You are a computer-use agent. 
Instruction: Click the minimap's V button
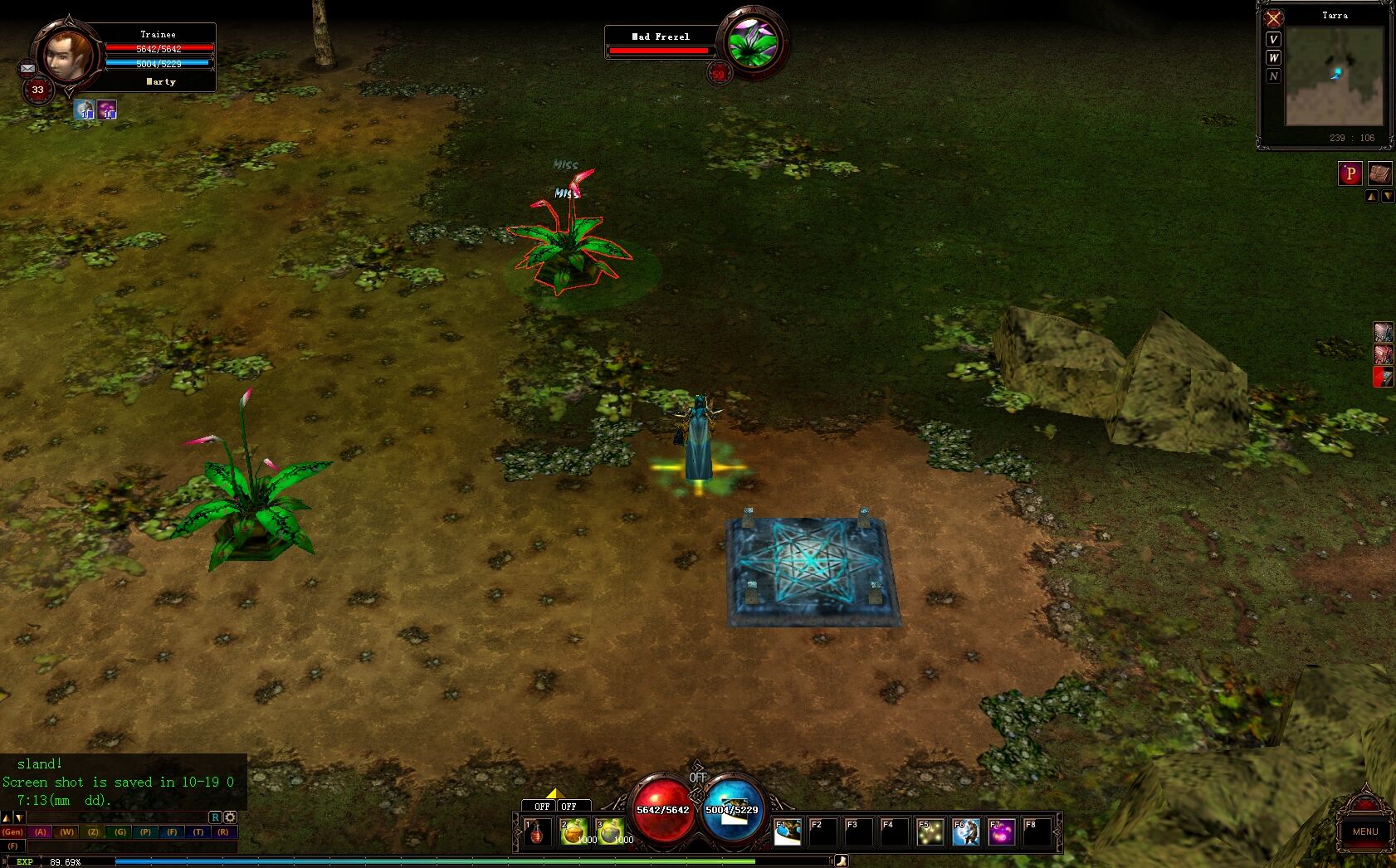click(x=1274, y=39)
